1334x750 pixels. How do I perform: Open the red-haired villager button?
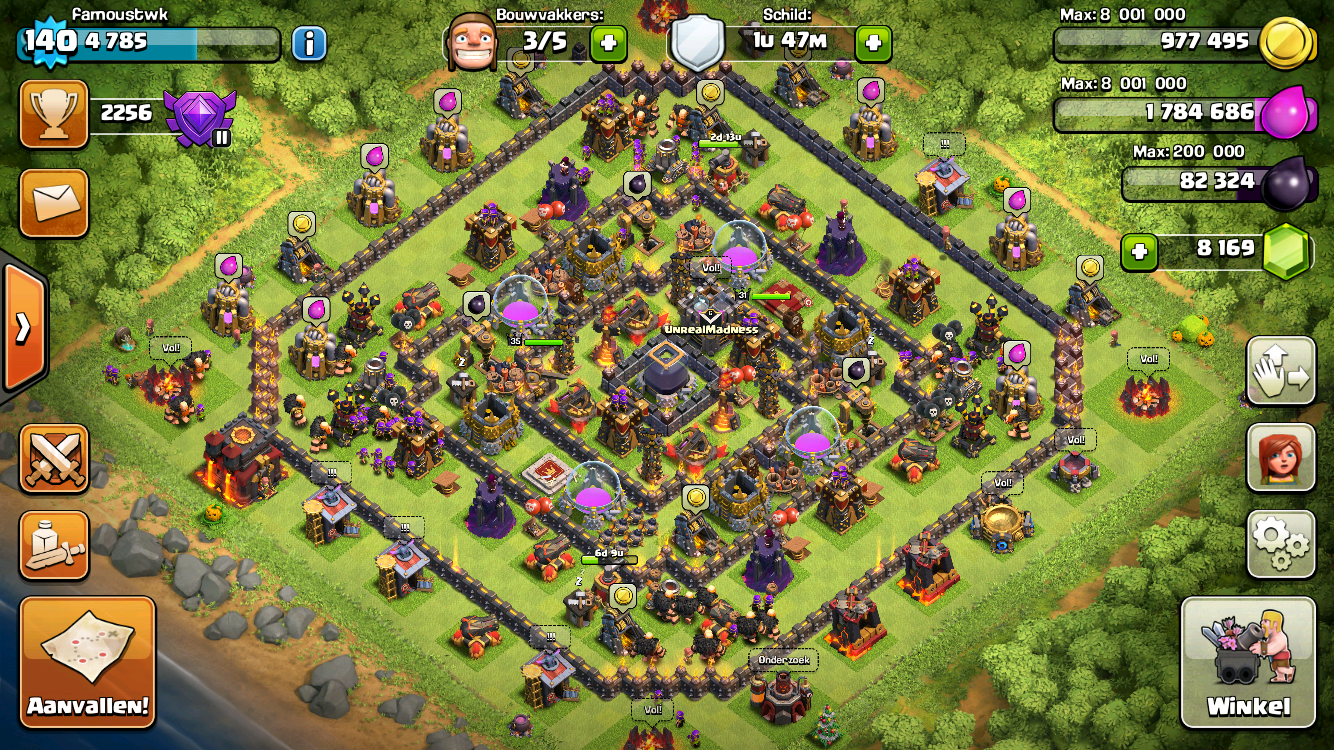1281,458
